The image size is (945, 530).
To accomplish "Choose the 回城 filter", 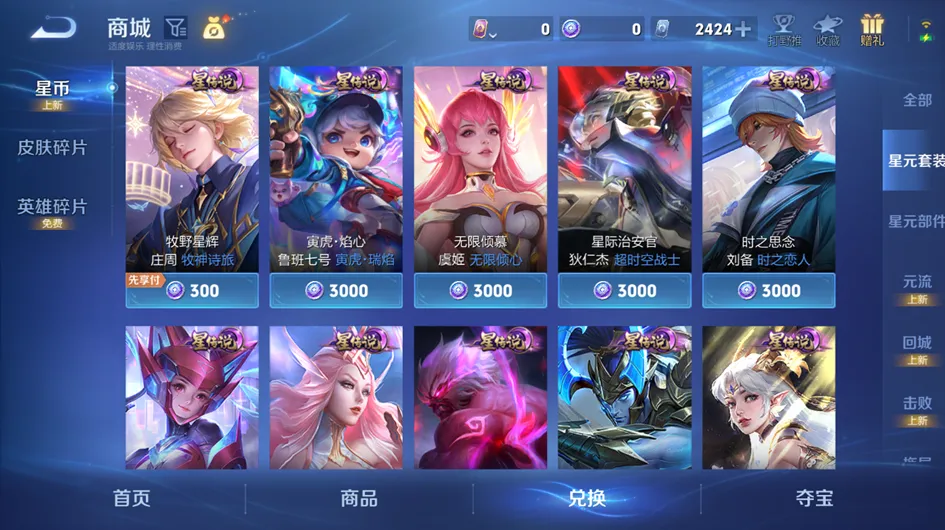I will click(917, 347).
